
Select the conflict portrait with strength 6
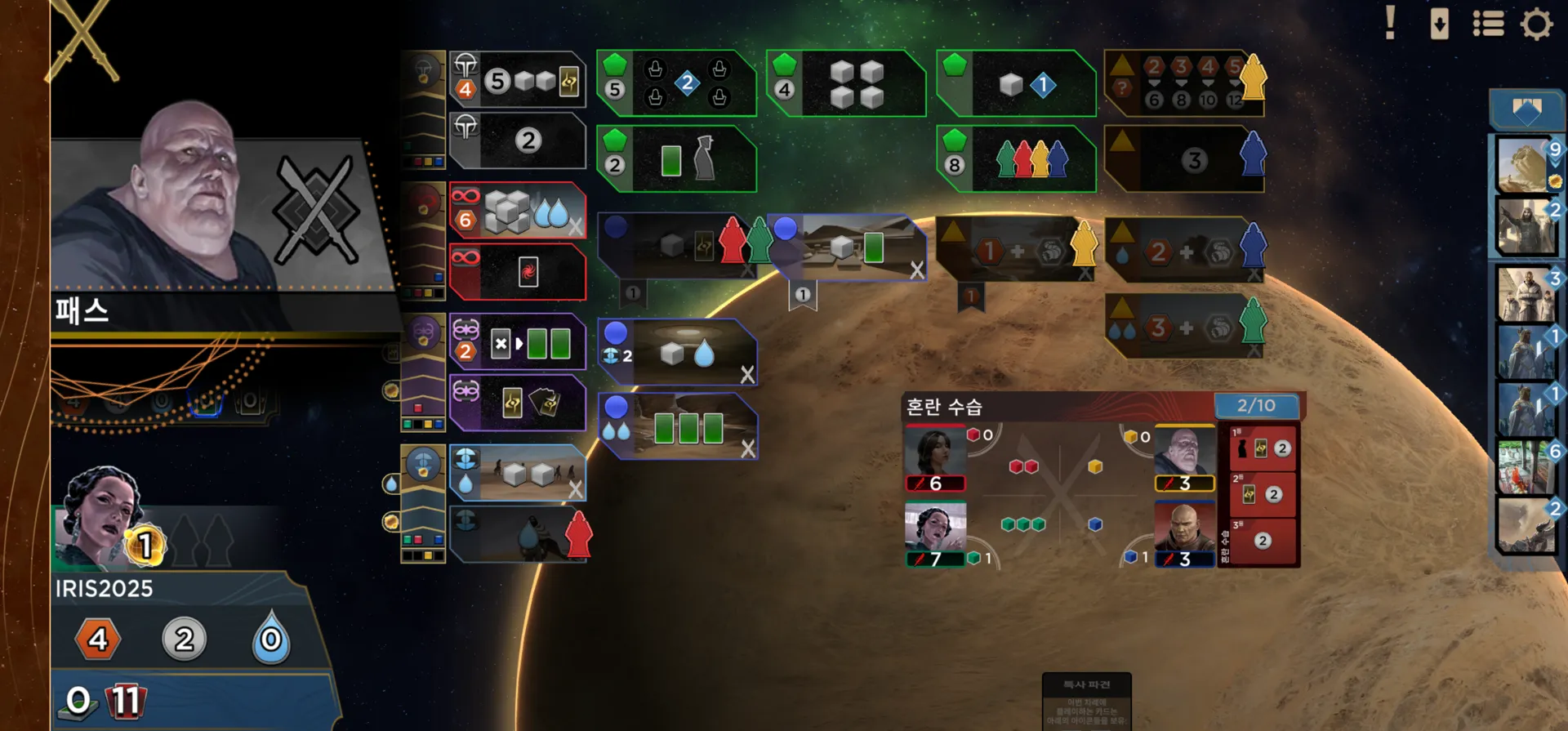click(x=935, y=458)
